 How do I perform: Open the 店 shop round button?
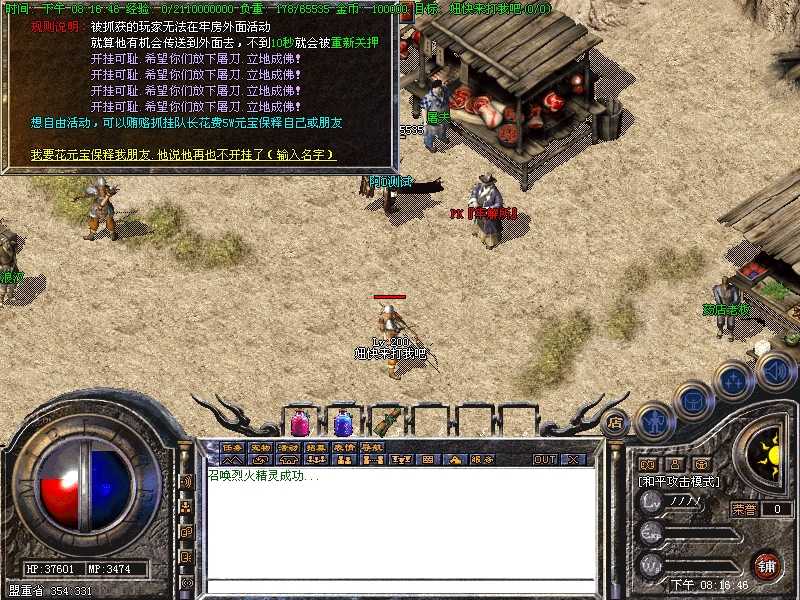[x=615, y=421]
